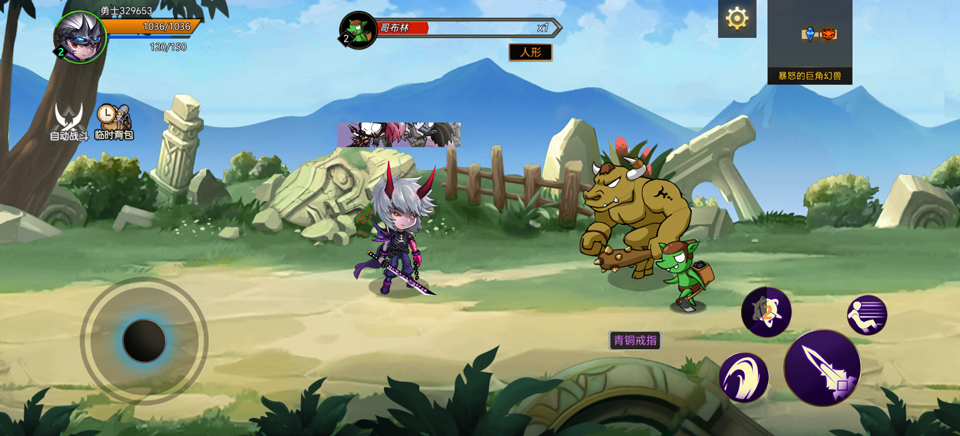This screenshot has width=960, height=436.
Task: Open the gear settings menu
Action: click(737, 18)
